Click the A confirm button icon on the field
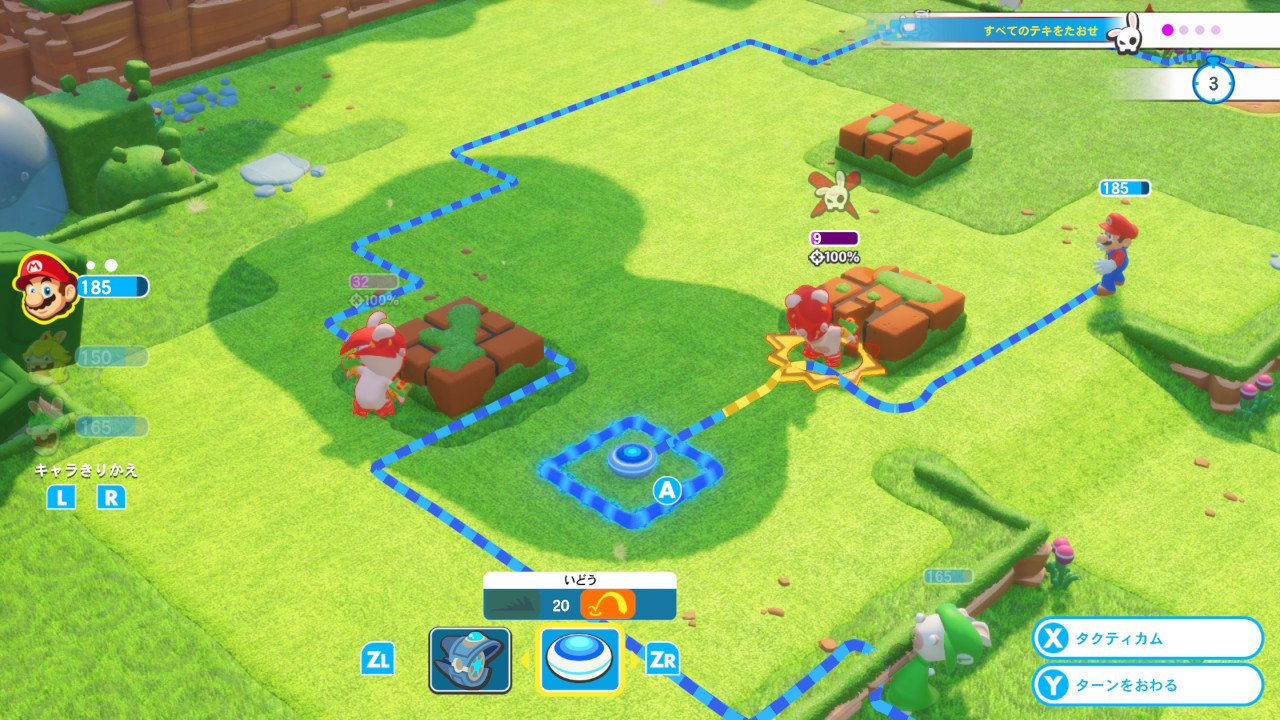Viewport: 1280px width, 720px height. (x=666, y=490)
